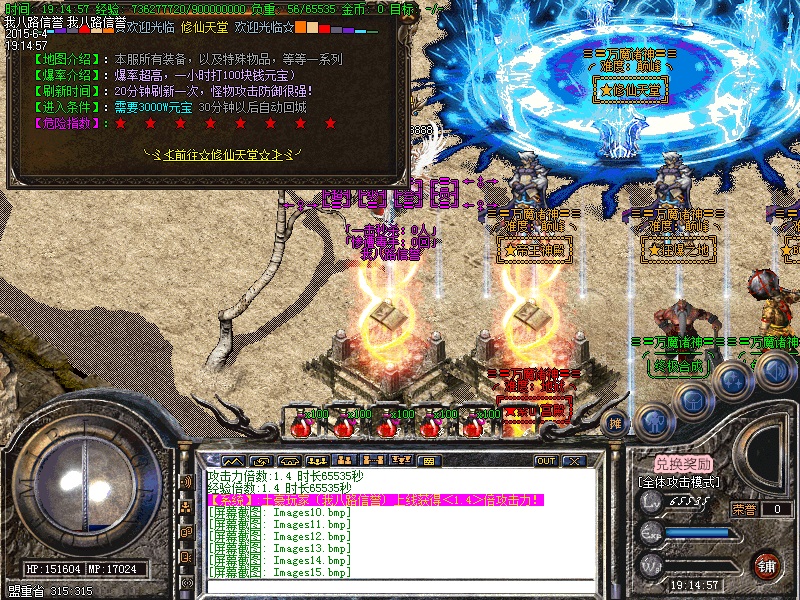800x600 pixels.
Task: Open the bag round button
Action: [693, 398]
